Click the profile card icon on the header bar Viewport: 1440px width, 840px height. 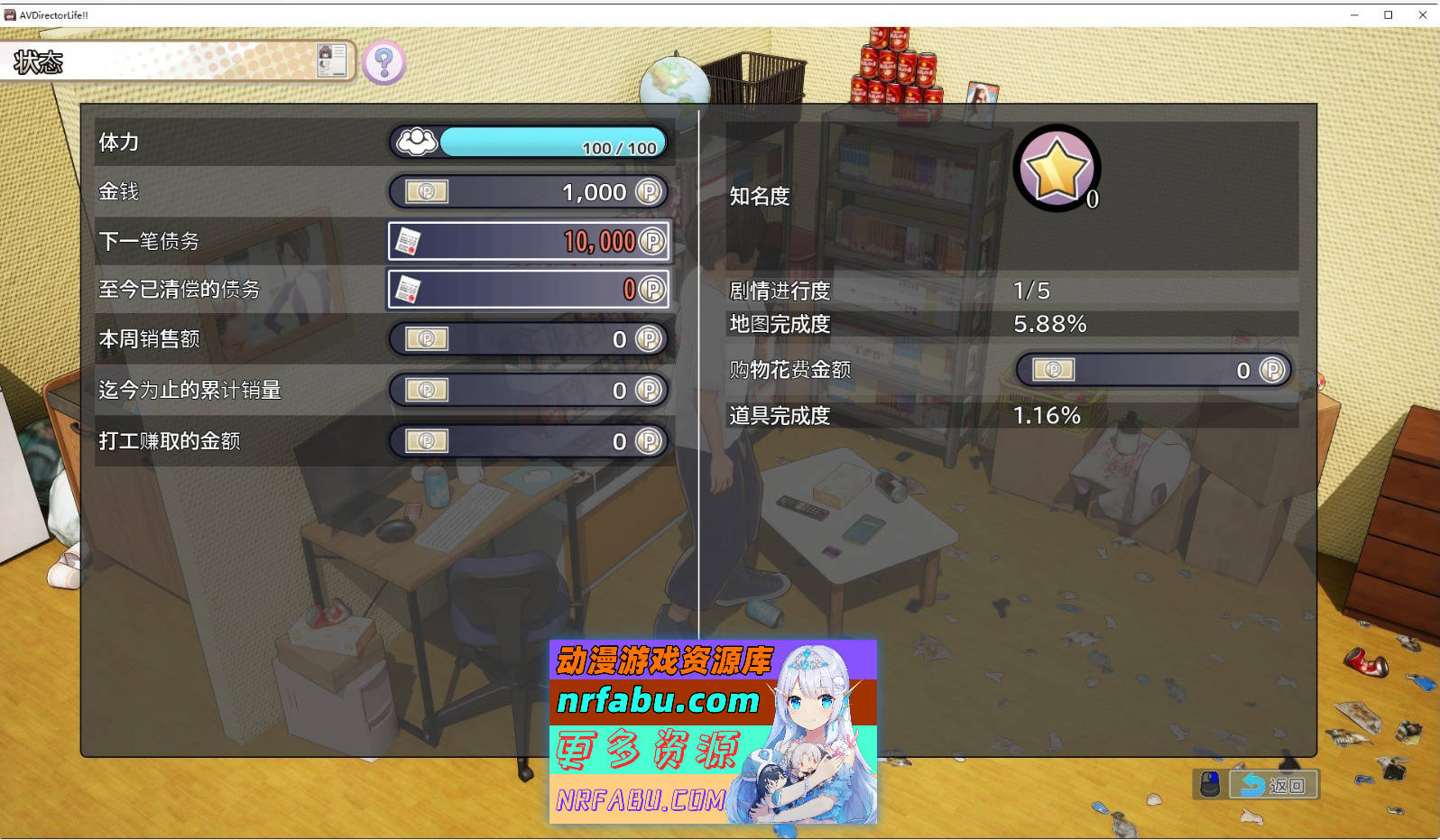(x=330, y=61)
